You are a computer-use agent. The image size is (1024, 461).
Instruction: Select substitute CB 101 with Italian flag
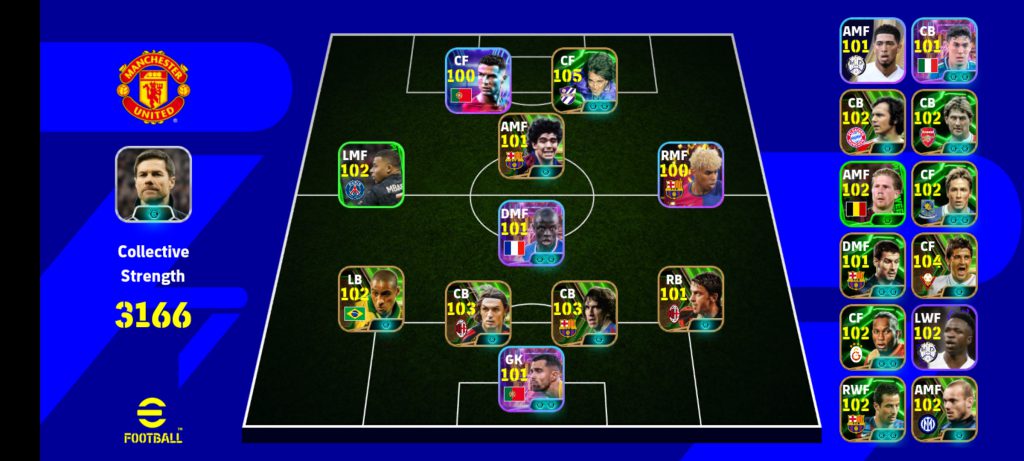pyautogui.click(x=944, y=50)
